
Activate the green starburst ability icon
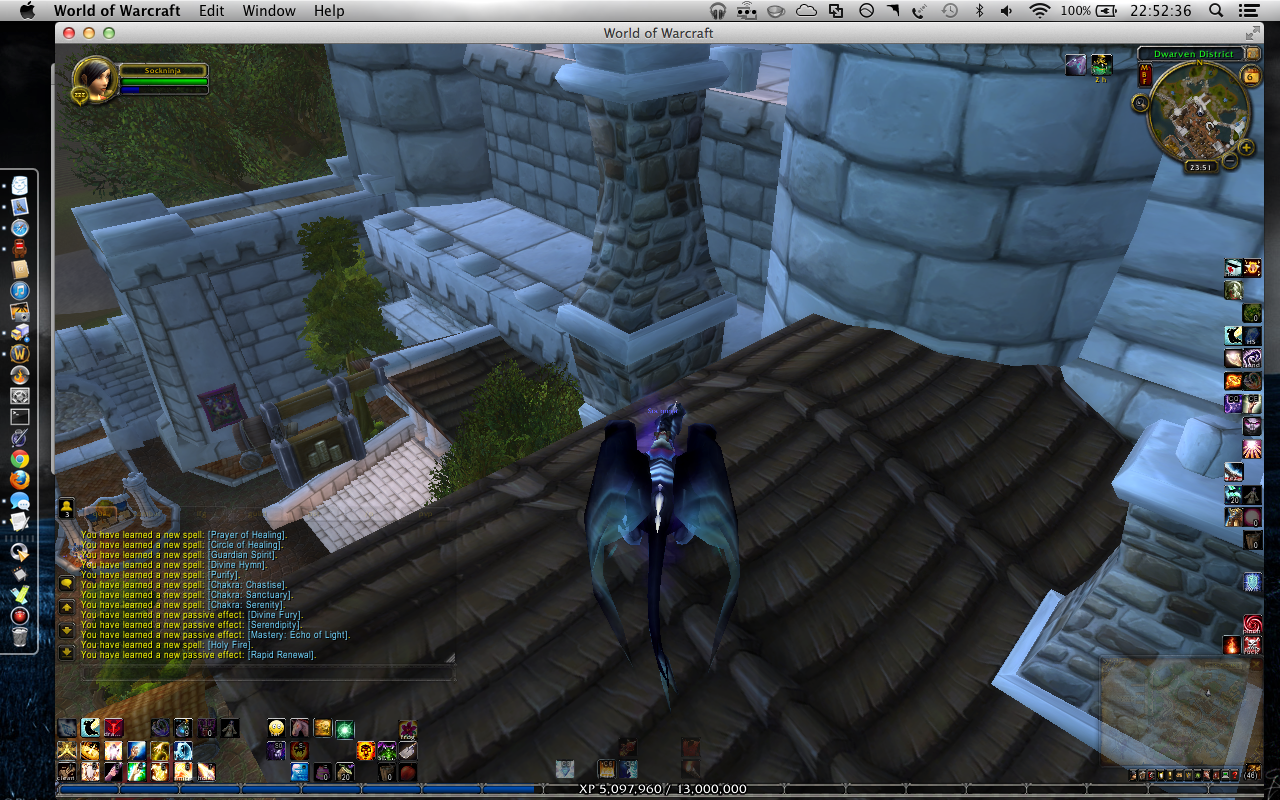[x=344, y=728]
